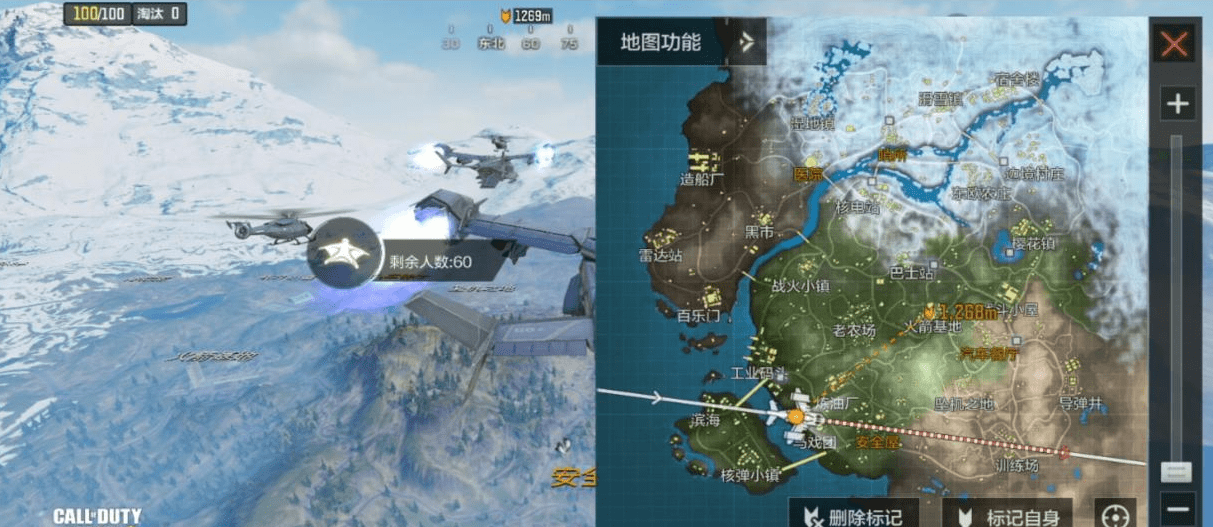Screen dimensions: 1213x527
Task: Zoom out the map with the minus button
Action: (1179, 506)
